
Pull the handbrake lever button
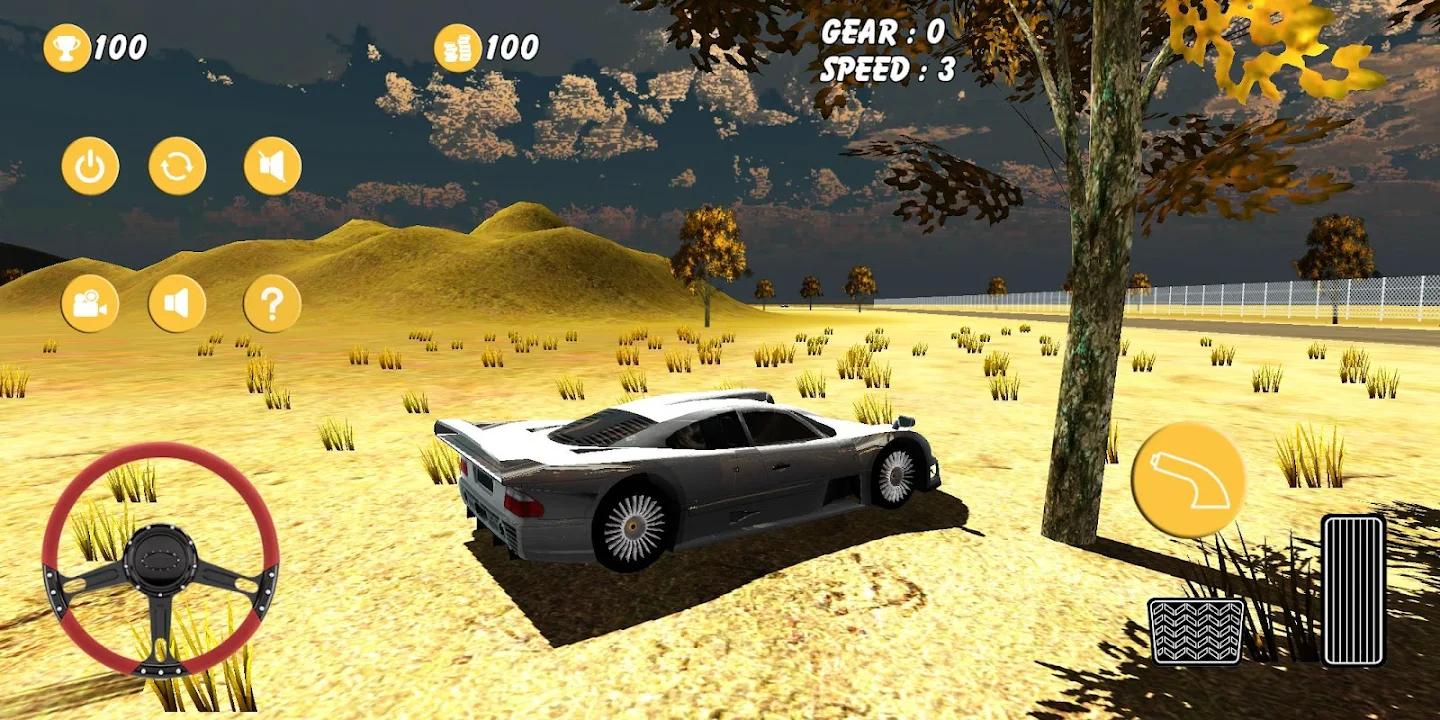[1188, 480]
